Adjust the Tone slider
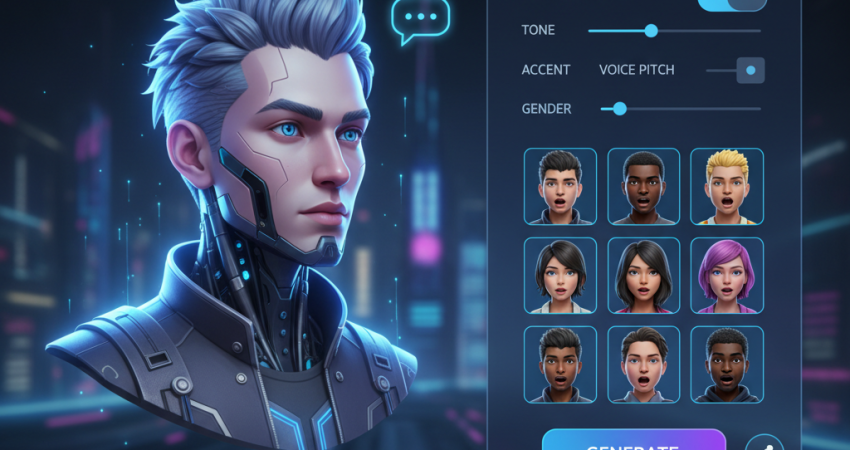The width and height of the screenshot is (850, 450). coord(651,31)
